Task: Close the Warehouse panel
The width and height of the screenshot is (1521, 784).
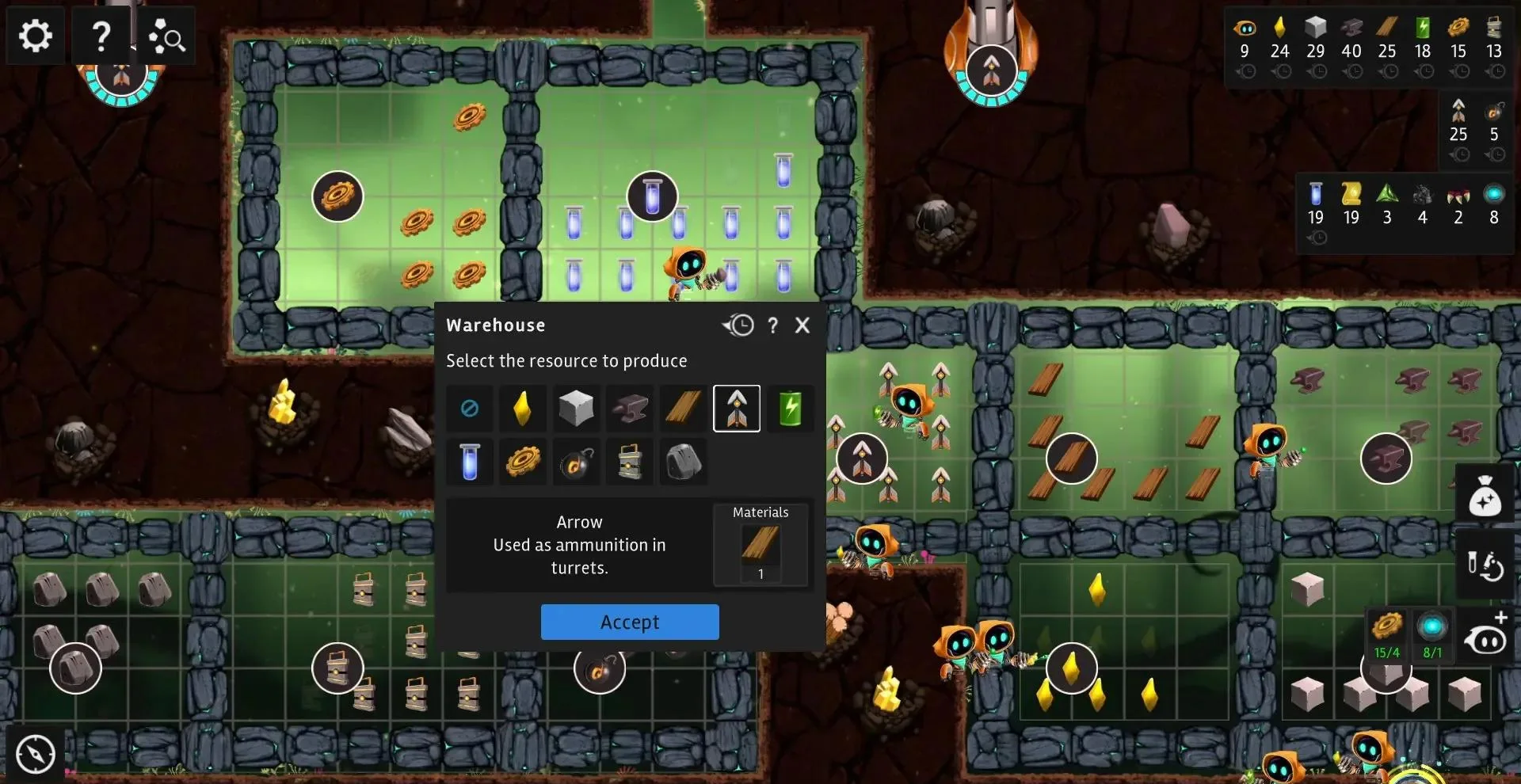Action: point(802,325)
